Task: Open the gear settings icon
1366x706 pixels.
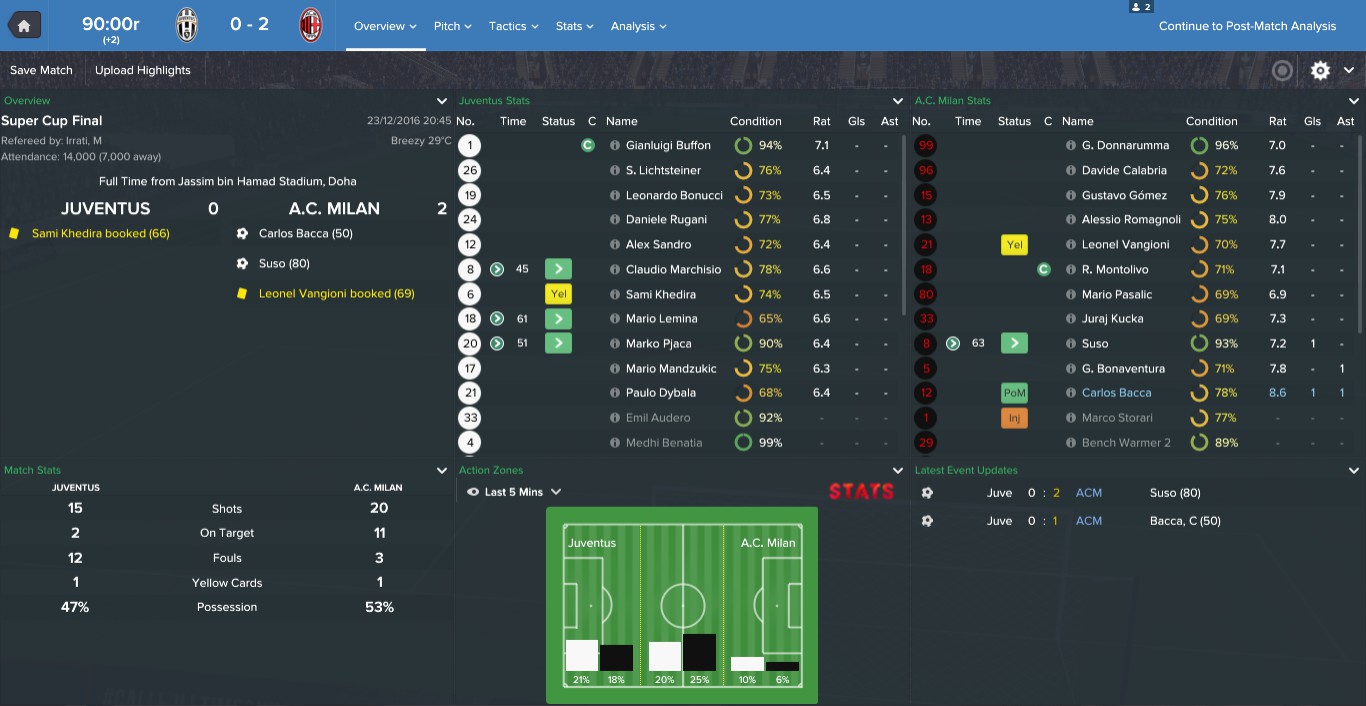Action: (x=1320, y=70)
